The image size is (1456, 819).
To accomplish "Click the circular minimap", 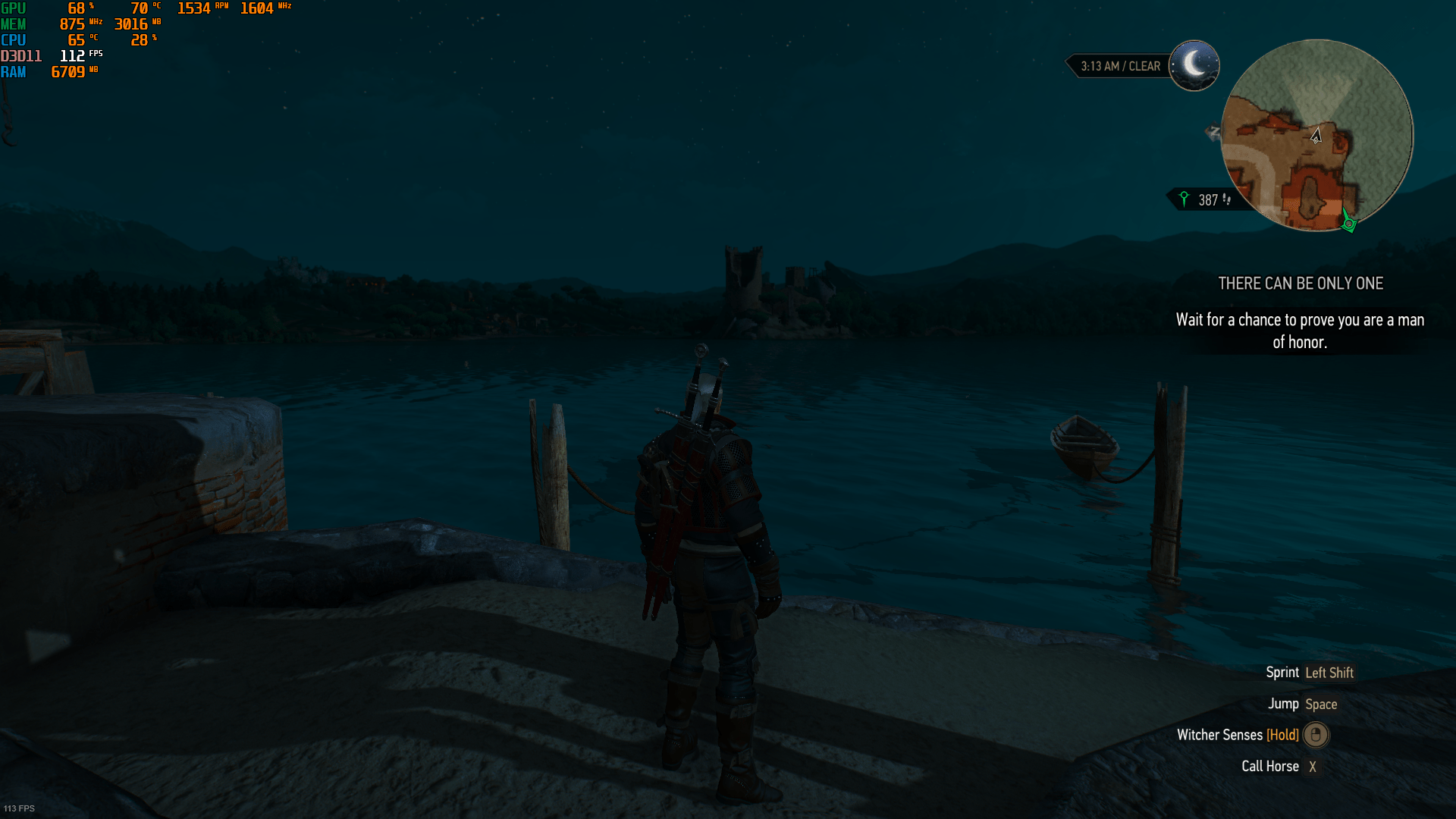I will pos(1317,136).
